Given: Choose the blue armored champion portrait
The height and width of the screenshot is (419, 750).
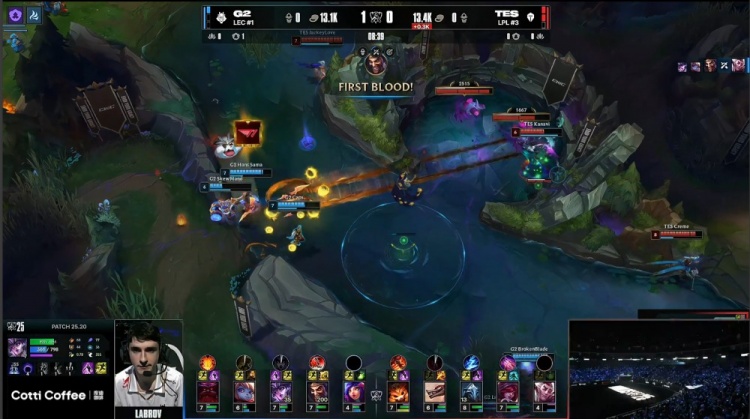Looking at the screenshot, I should coord(471,391).
